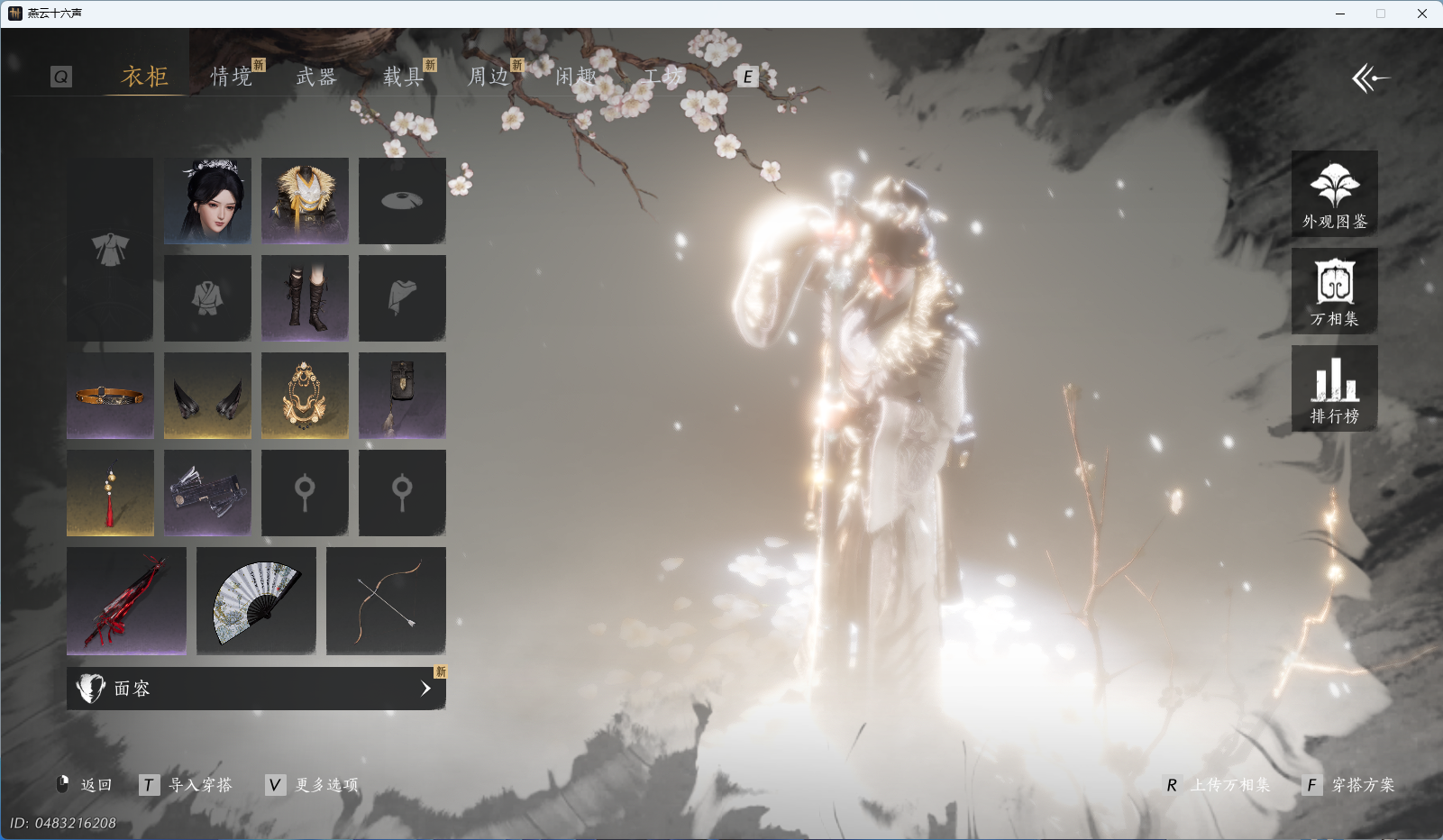The image size is (1443, 840).
Task: Select the female hairstyle slot
Action: (207, 200)
